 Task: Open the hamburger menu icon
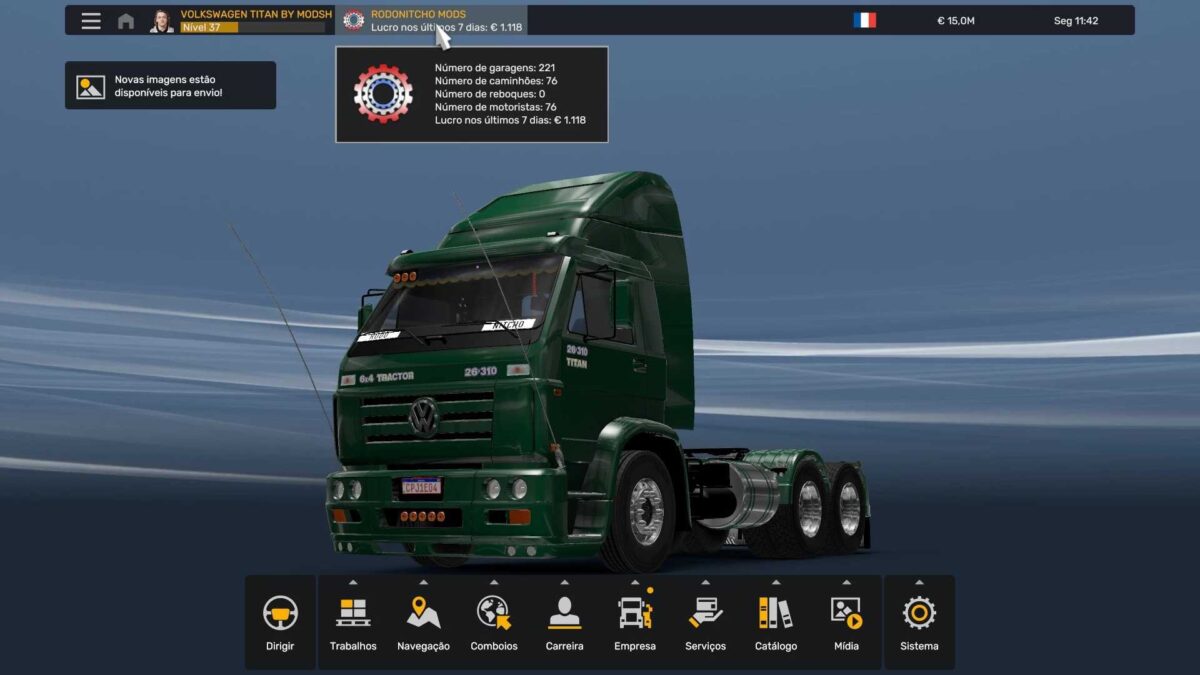tap(91, 21)
